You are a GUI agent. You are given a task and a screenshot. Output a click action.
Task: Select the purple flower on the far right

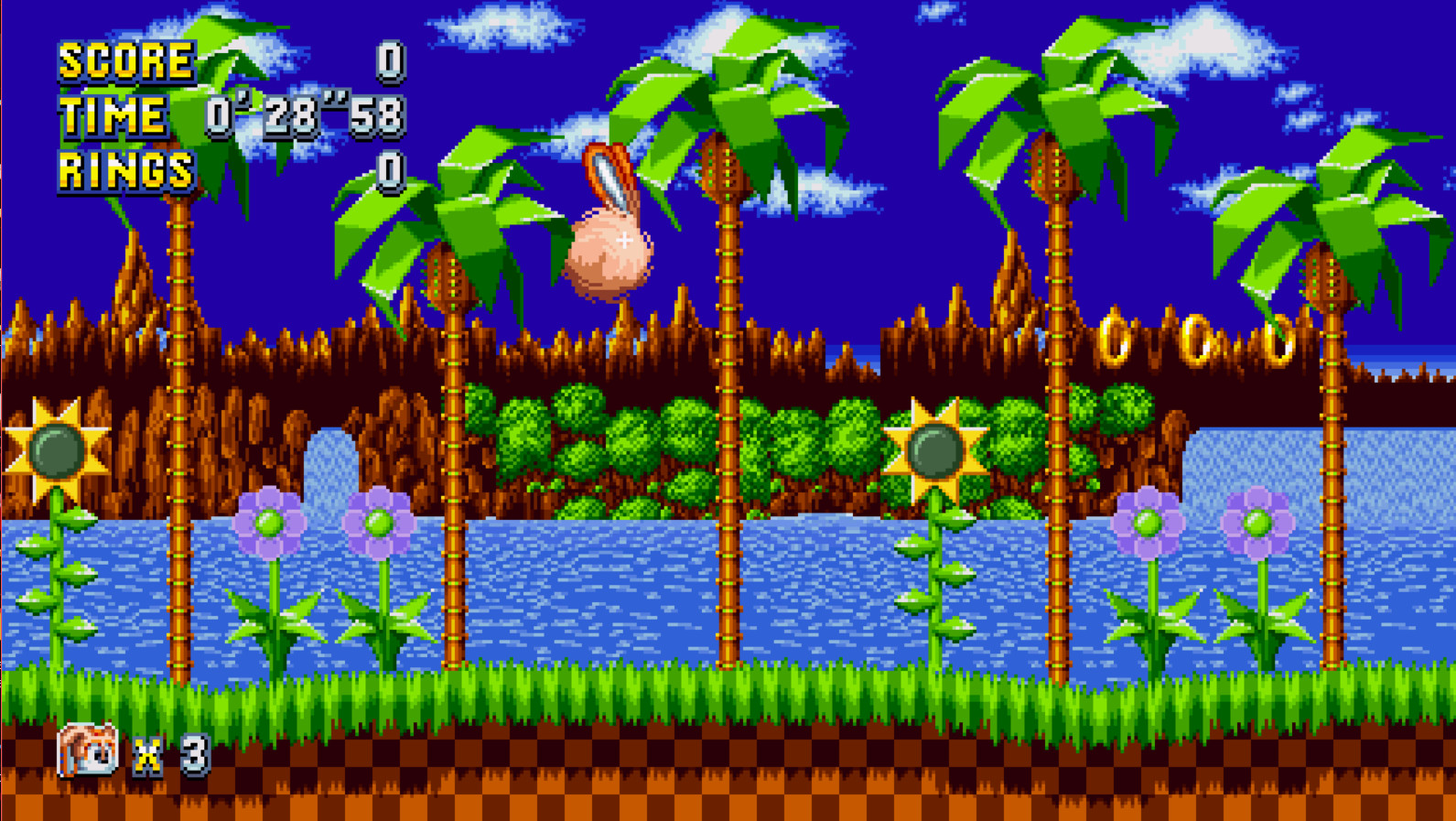tap(1252, 524)
